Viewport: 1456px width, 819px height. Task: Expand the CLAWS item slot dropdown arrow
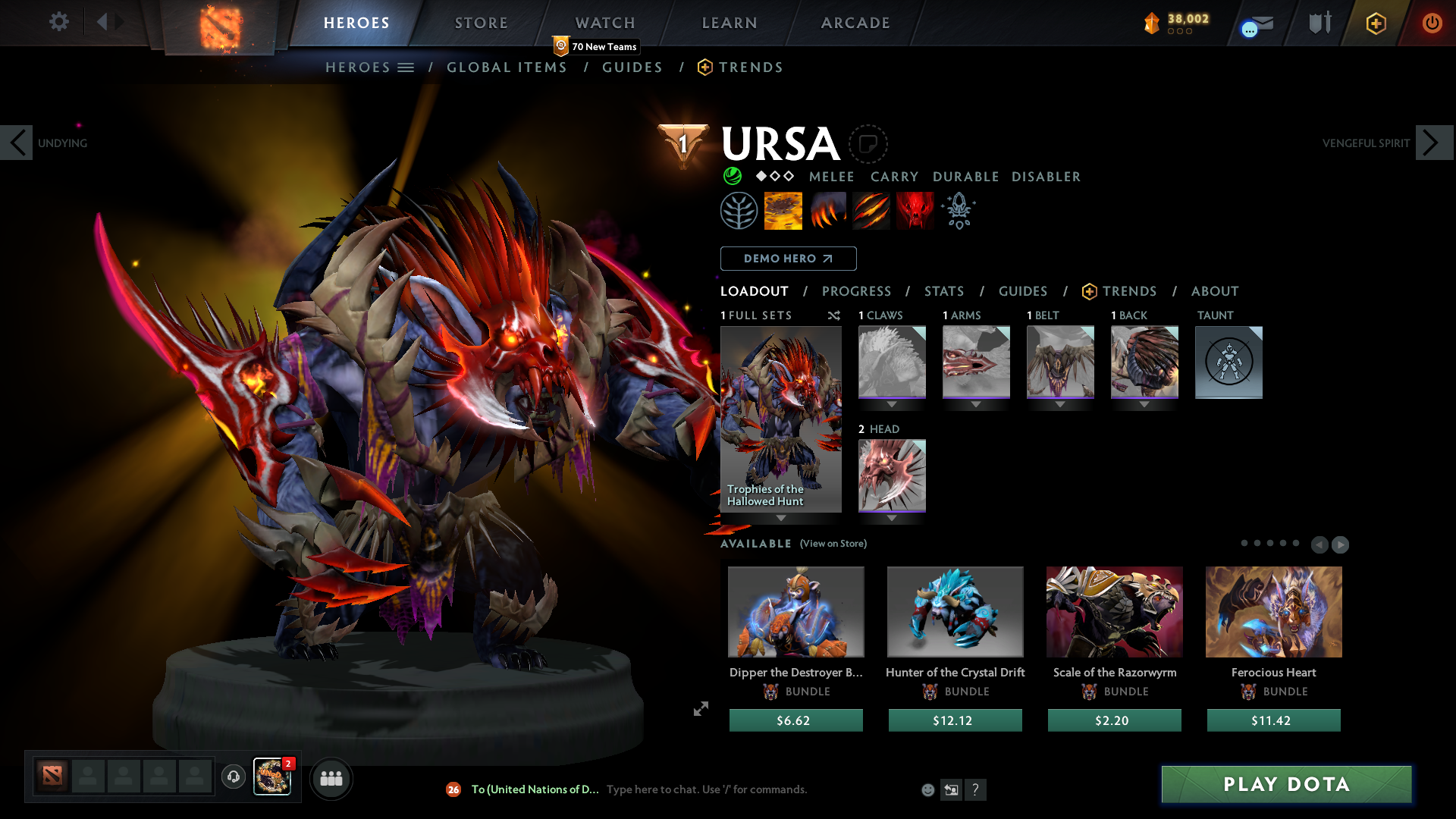pos(892,404)
